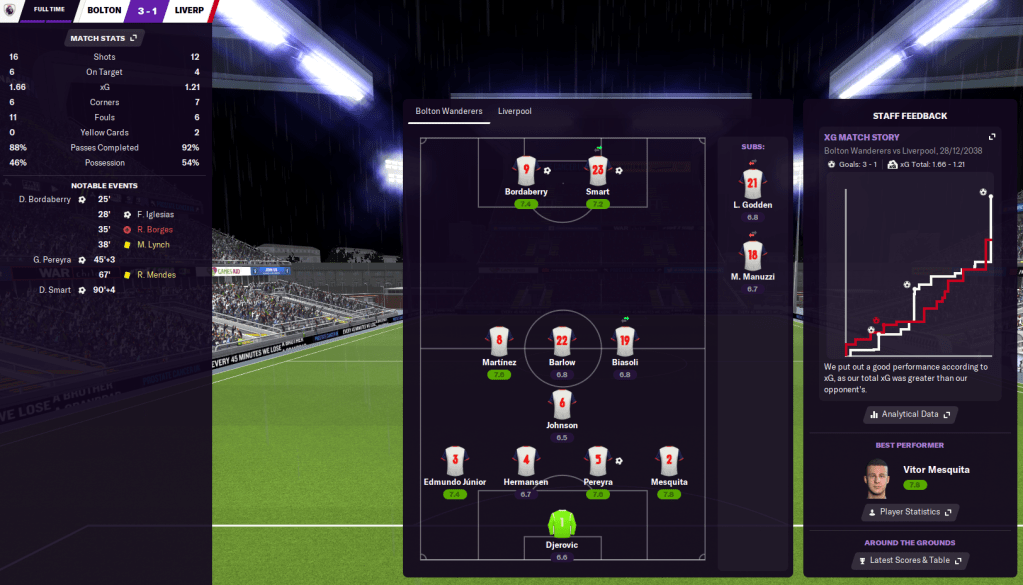The image size is (1023, 585).
Task: Open the Analytical Data view
Action: pyautogui.click(x=909, y=414)
